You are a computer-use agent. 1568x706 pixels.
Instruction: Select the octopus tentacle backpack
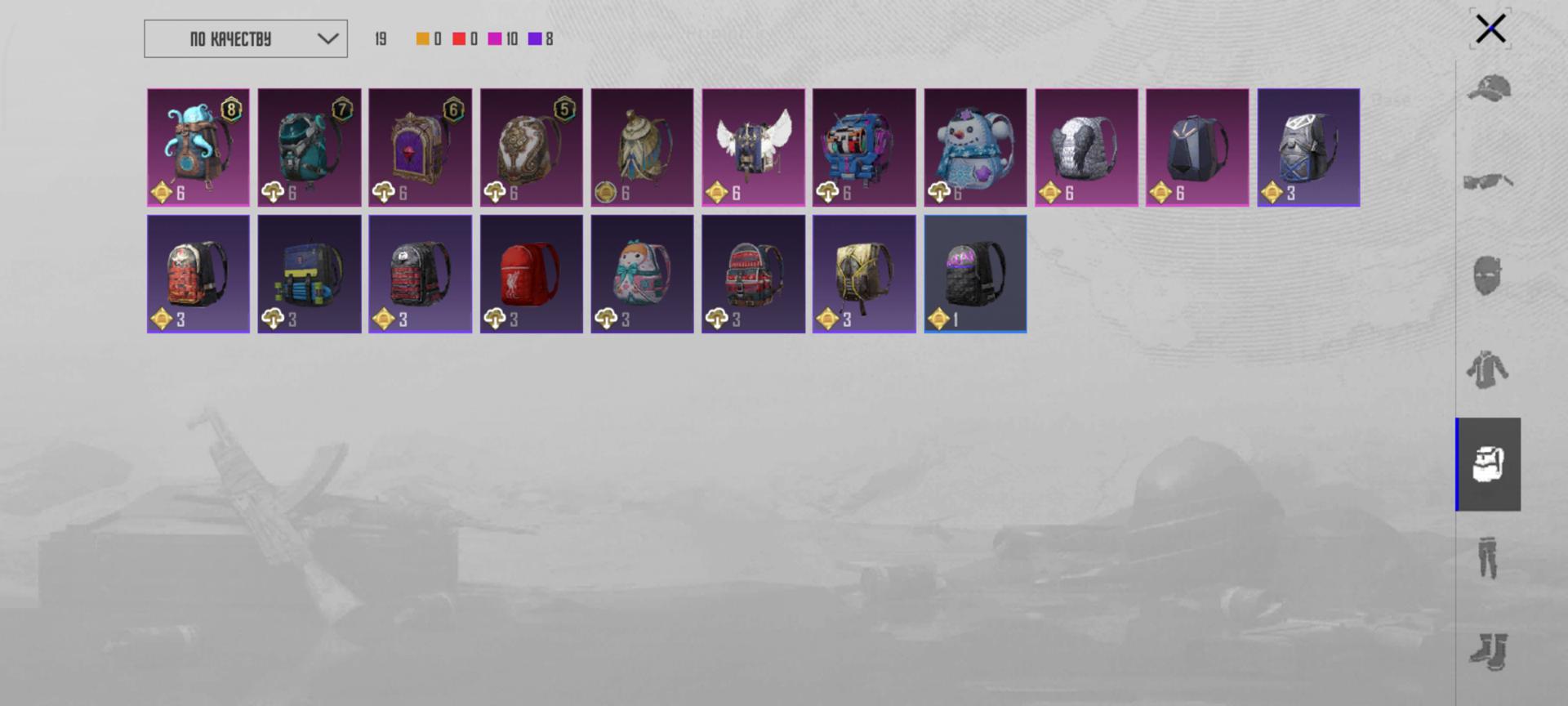pyautogui.click(x=198, y=147)
